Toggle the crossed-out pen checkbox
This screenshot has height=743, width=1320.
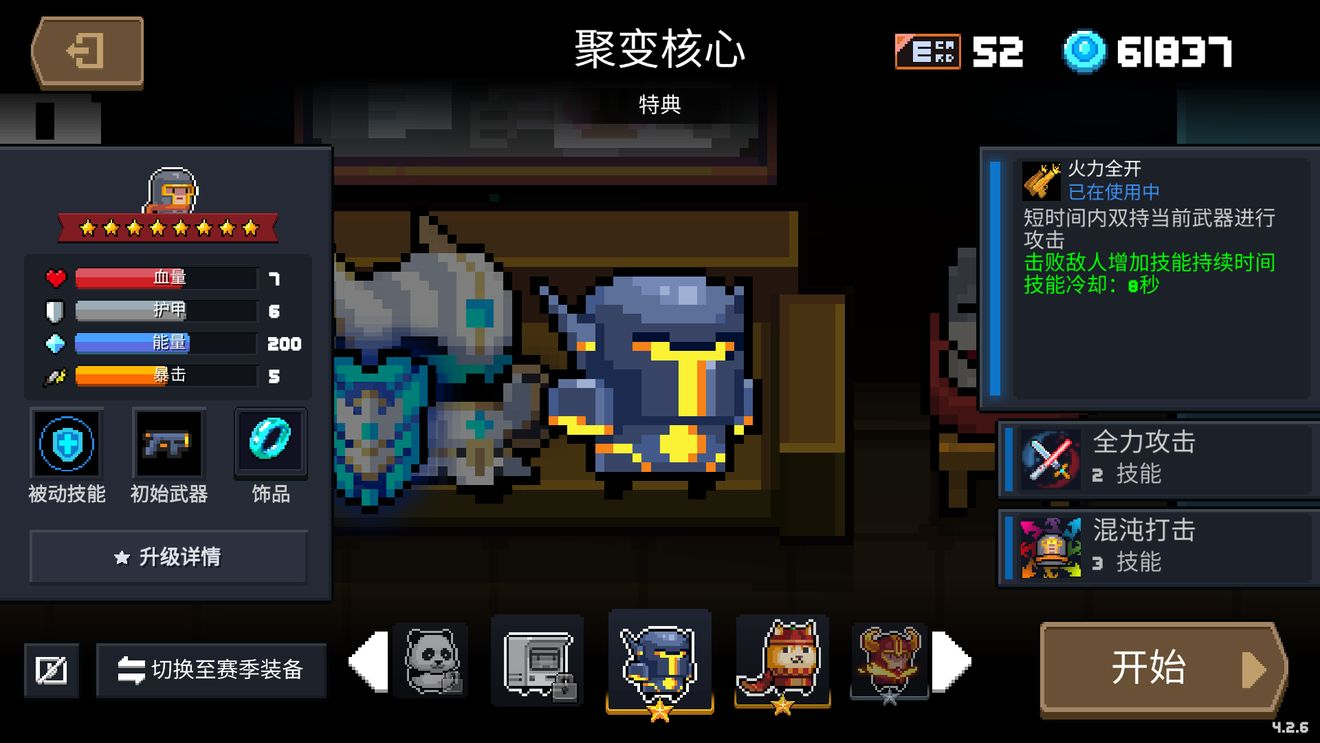click(50, 670)
